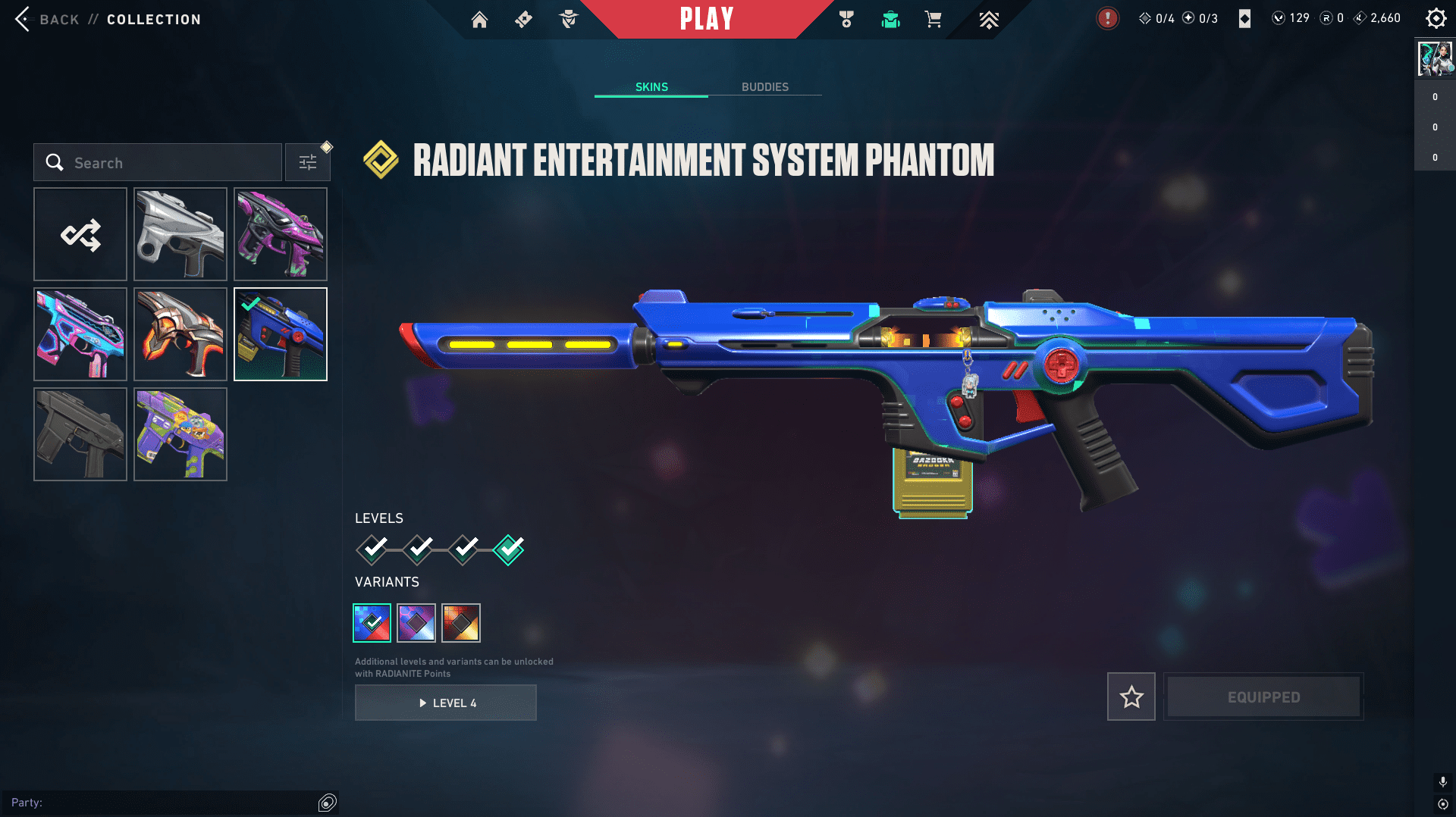The width and height of the screenshot is (1456, 817).
Task: Pick the red and orange variant swatch
Action: (x=461, y=623)
